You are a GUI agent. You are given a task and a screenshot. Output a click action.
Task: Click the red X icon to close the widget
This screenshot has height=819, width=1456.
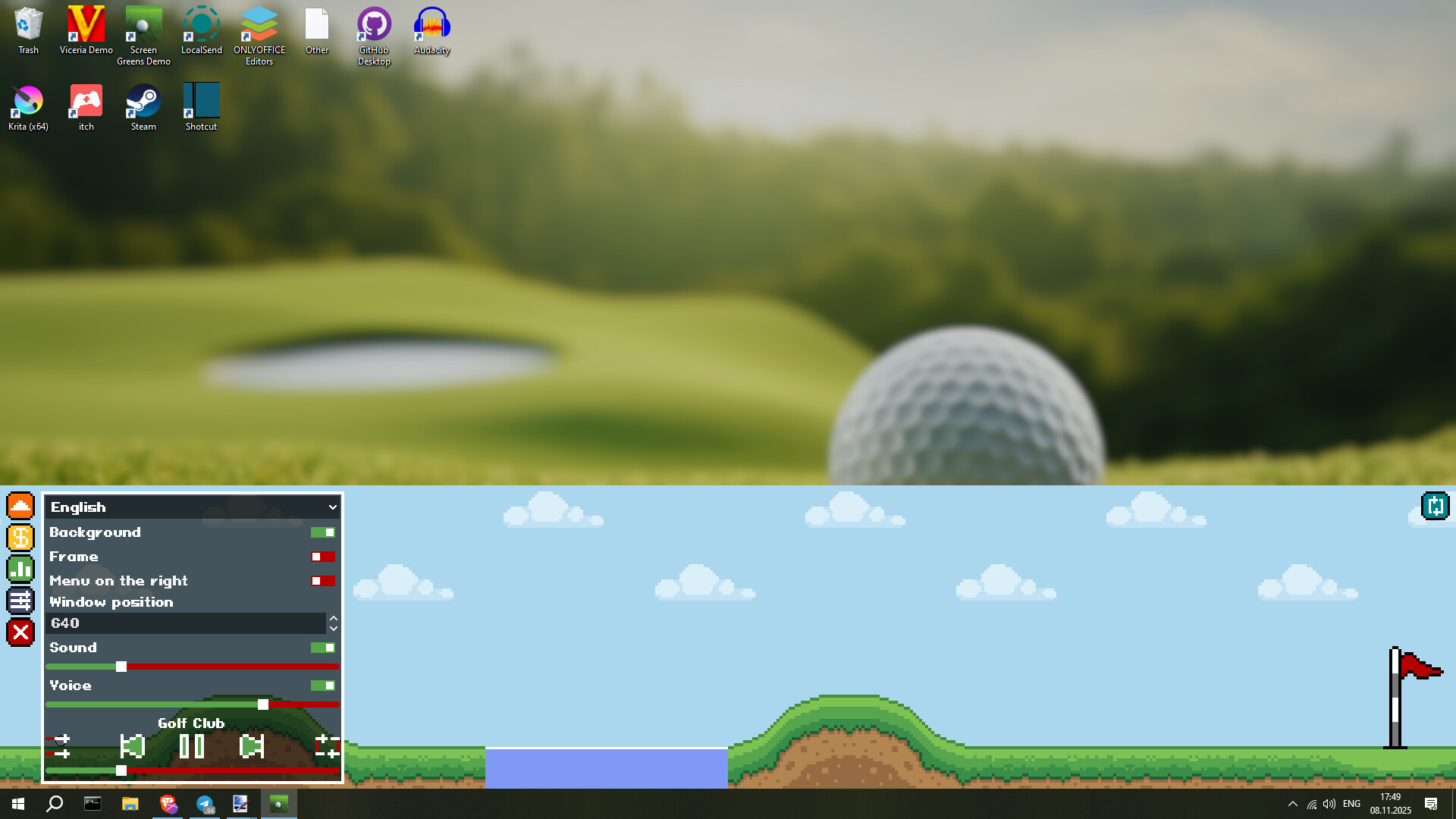(x=20, y=632)
